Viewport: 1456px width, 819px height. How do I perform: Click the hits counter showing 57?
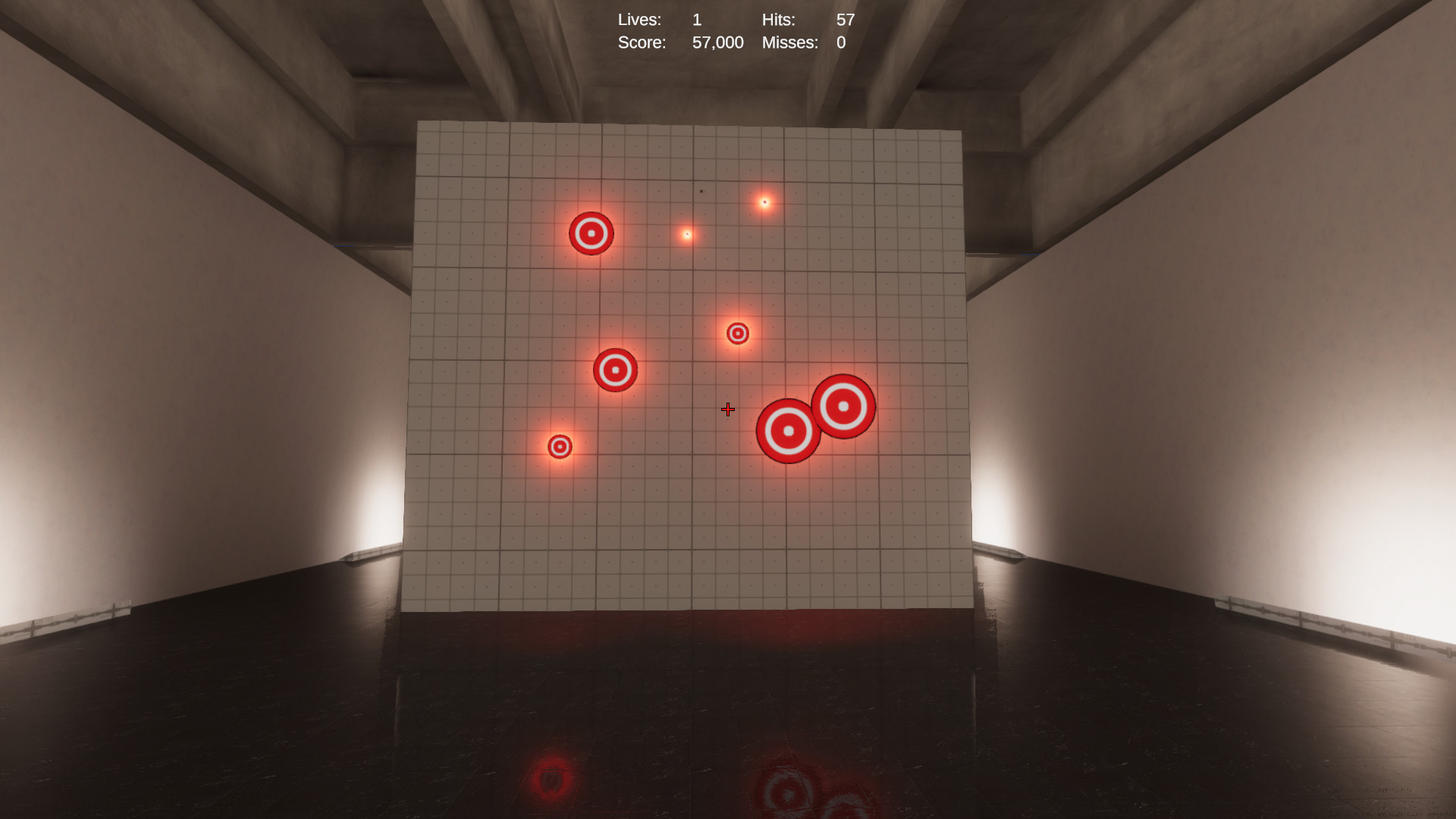(844, 20)
